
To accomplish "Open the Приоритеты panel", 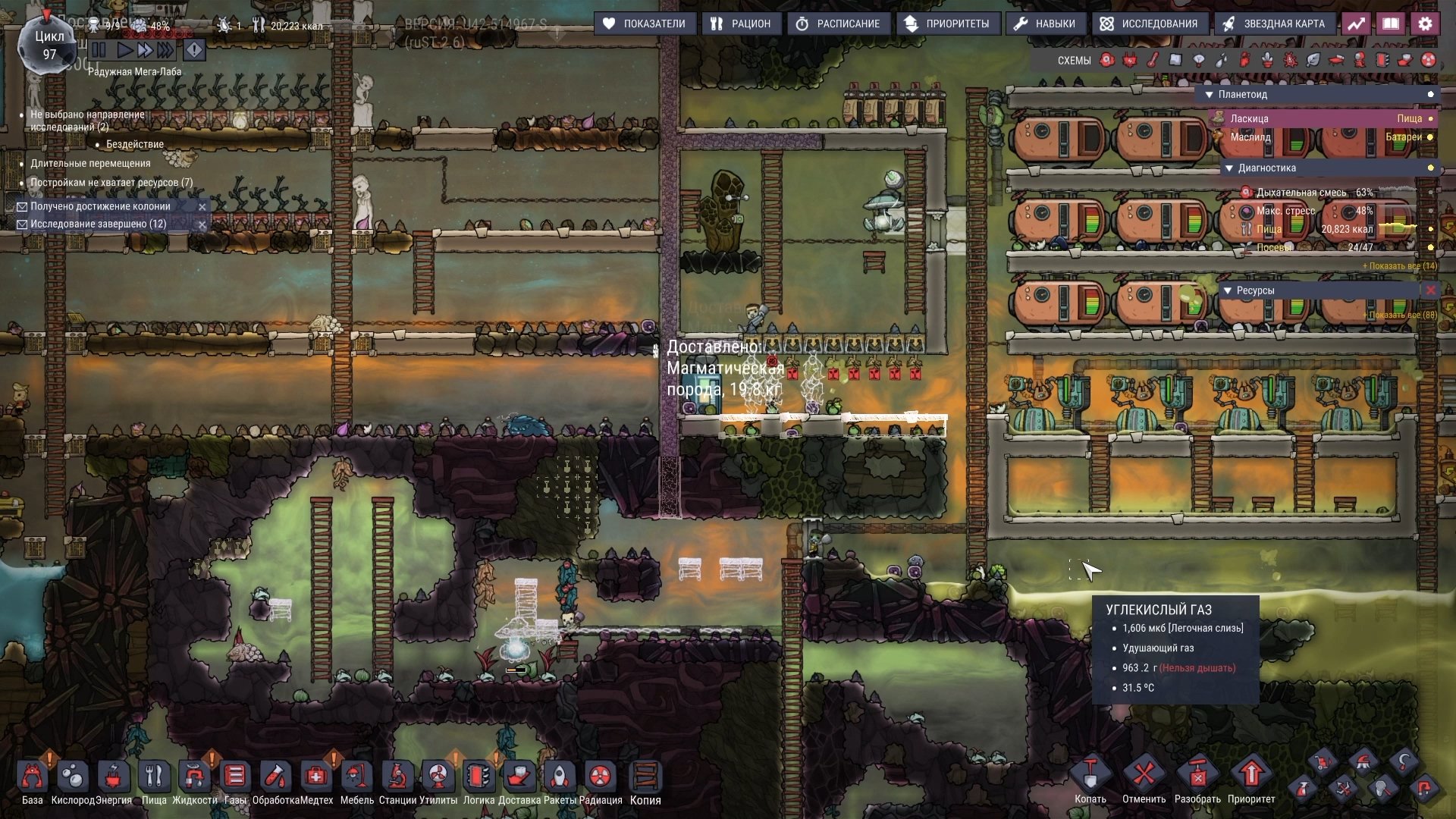I will pyautogui.click(x=947, y=24).
